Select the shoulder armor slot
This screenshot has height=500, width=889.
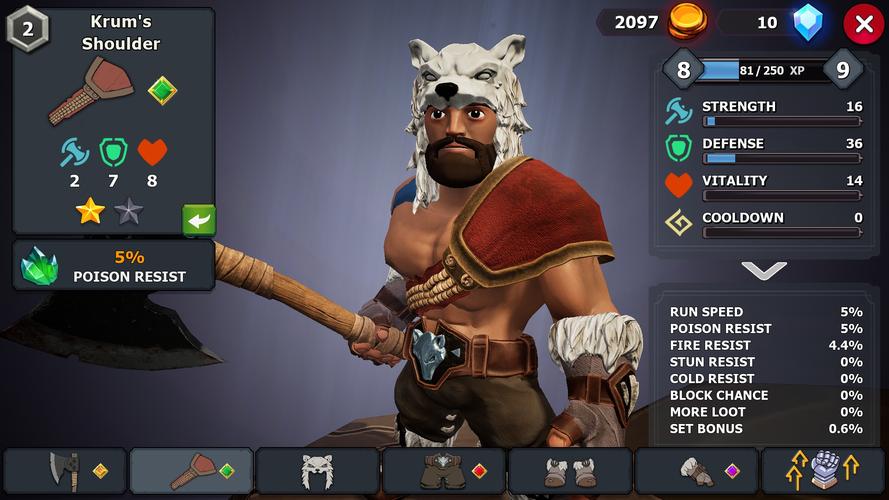coord(192,470)
